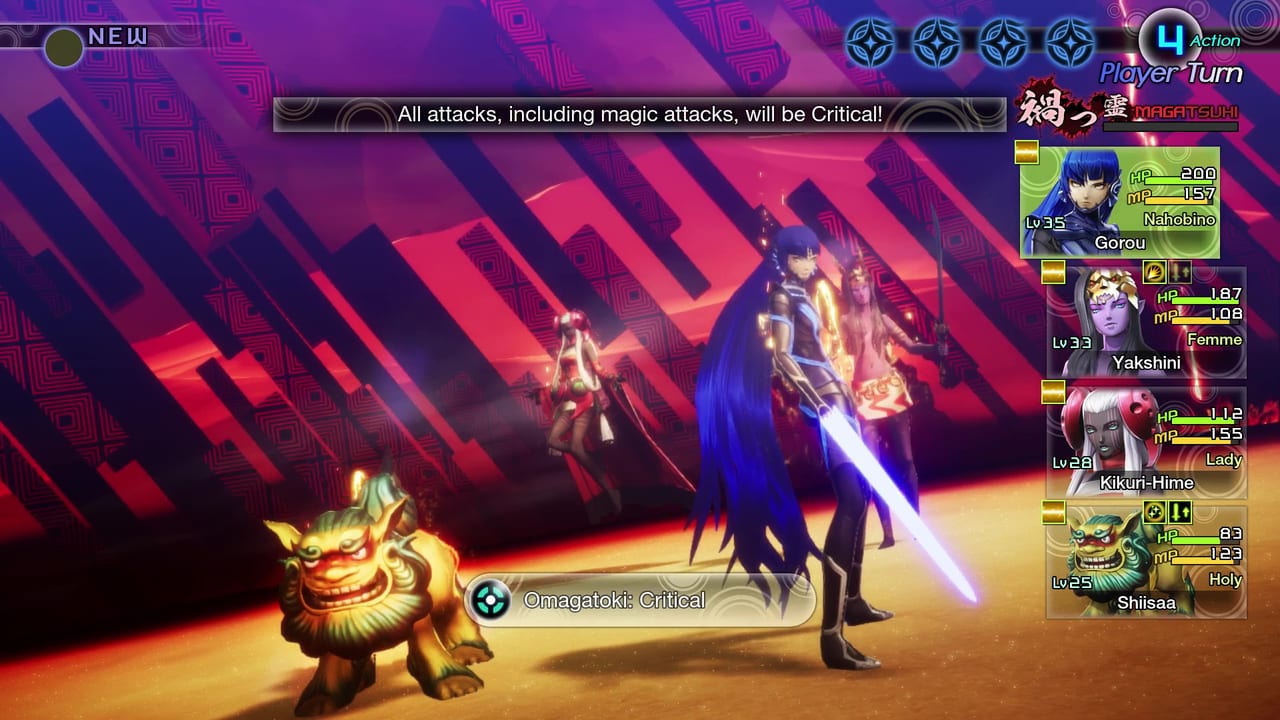Select Shiisaa's buff arrows icon
The height and width of the screenshot is (720, 1280).
coord(1180,513)
